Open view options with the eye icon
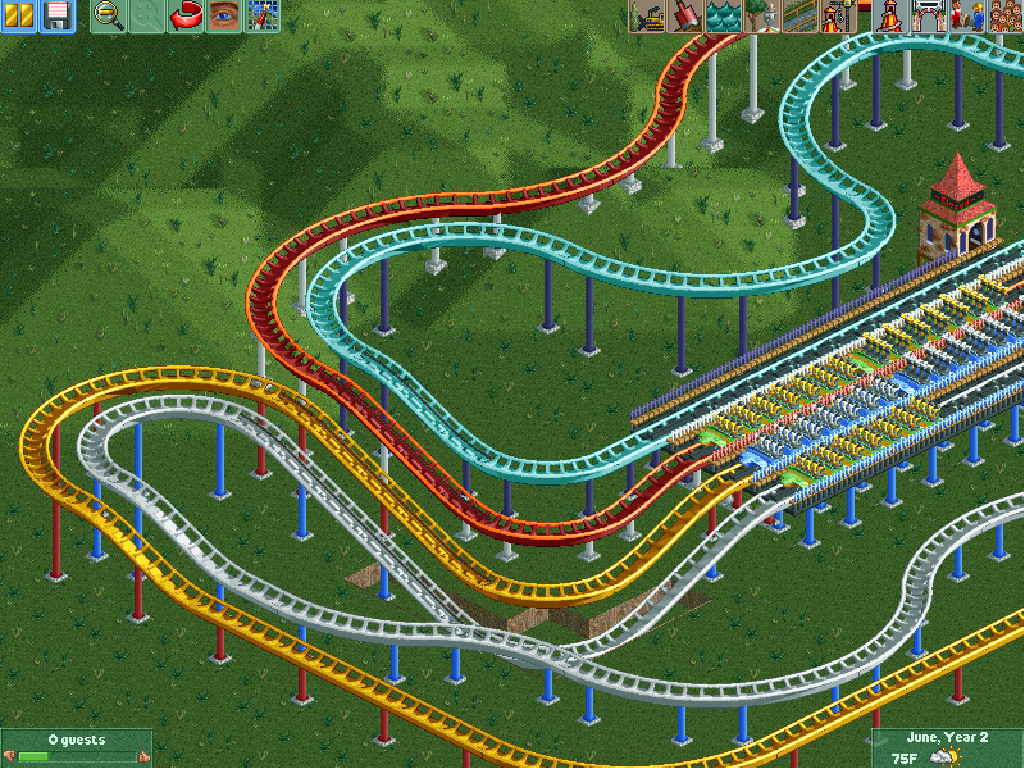This screenshot has width=1024, height=768. tap(223, 16)
